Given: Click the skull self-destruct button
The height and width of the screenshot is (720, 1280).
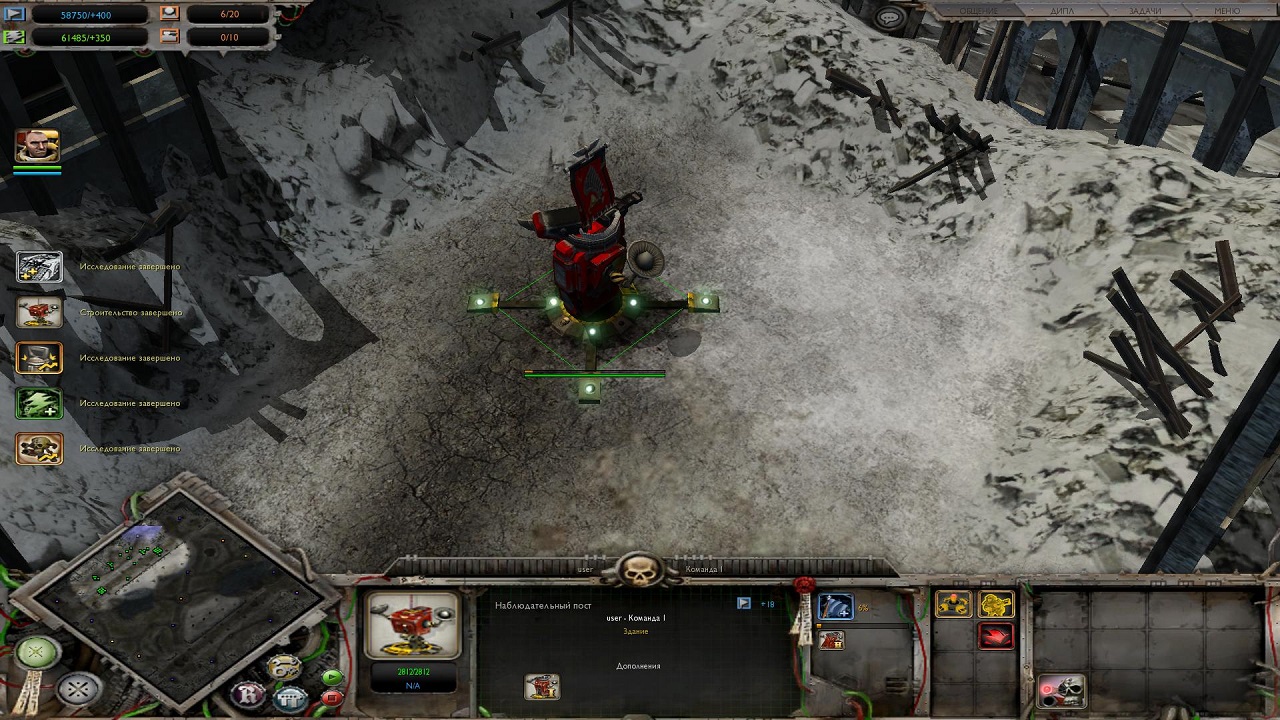Looking at the screenshot, I should pos(1061,690).
